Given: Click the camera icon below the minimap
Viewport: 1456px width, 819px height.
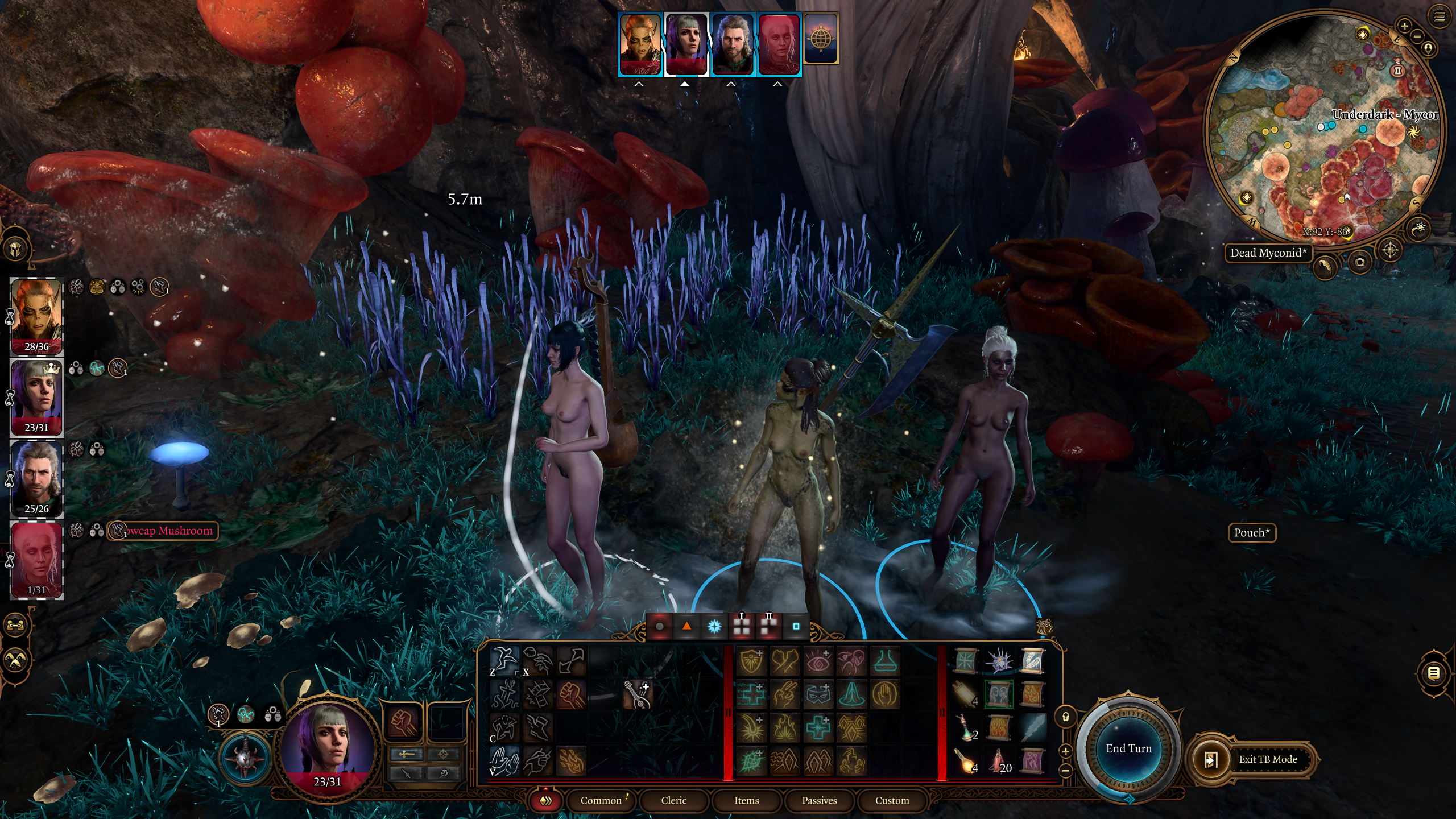Looking at the screenshot, I should tap(1360, 262).
